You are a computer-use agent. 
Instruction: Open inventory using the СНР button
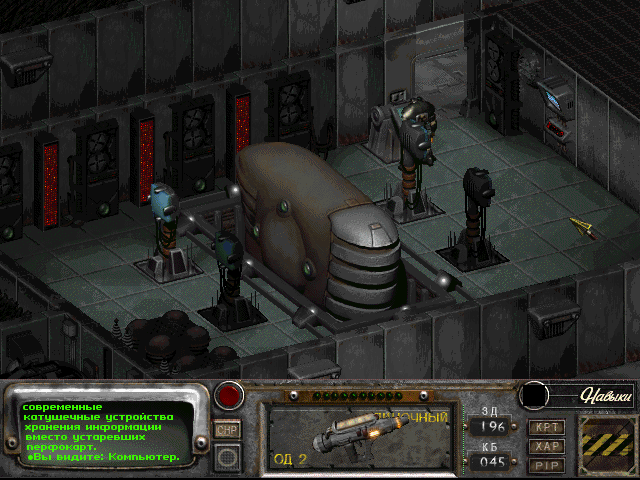(228, 430)
